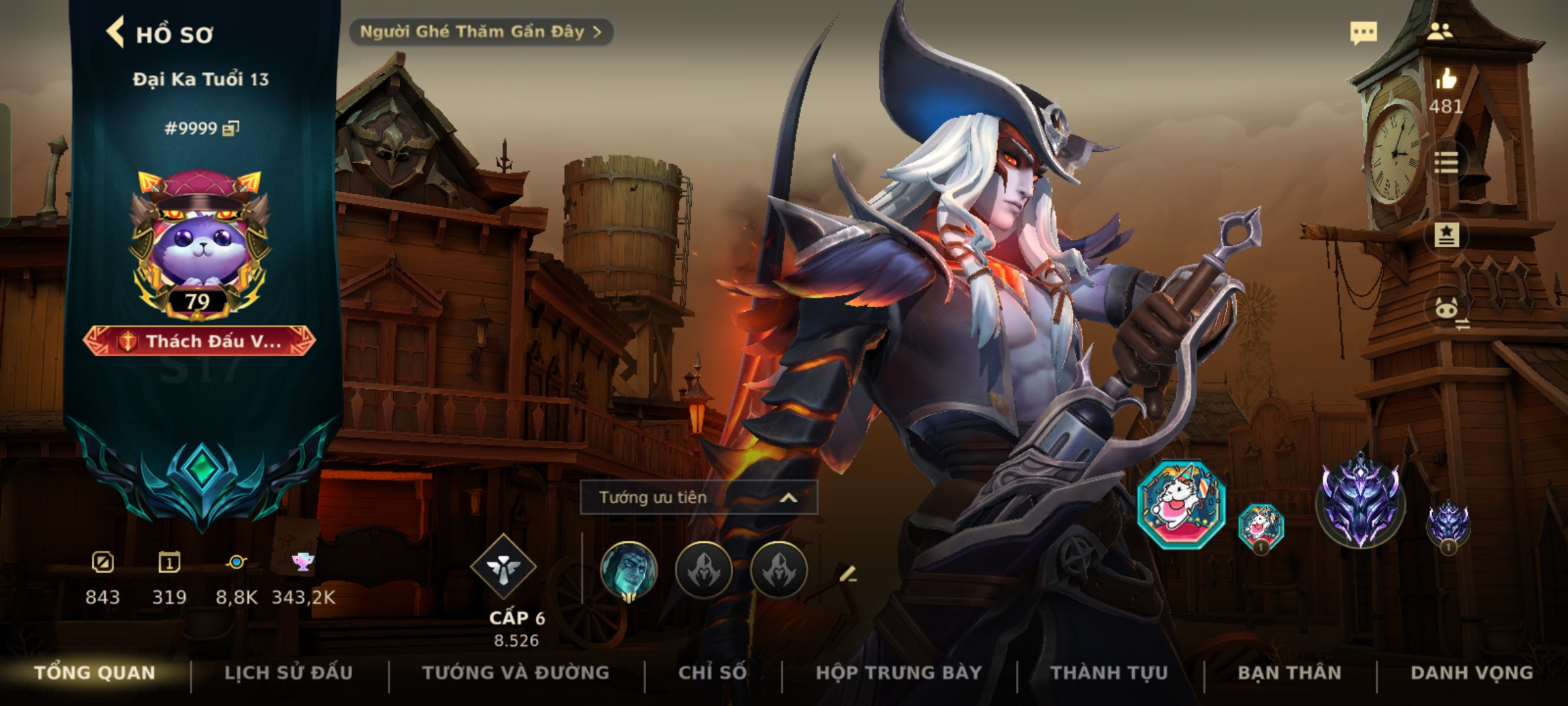Image resolution: width=1568 pixels, height=706 pixels.
Task: Open the Danh Vọng tab
Action: tap(1471, 673)
